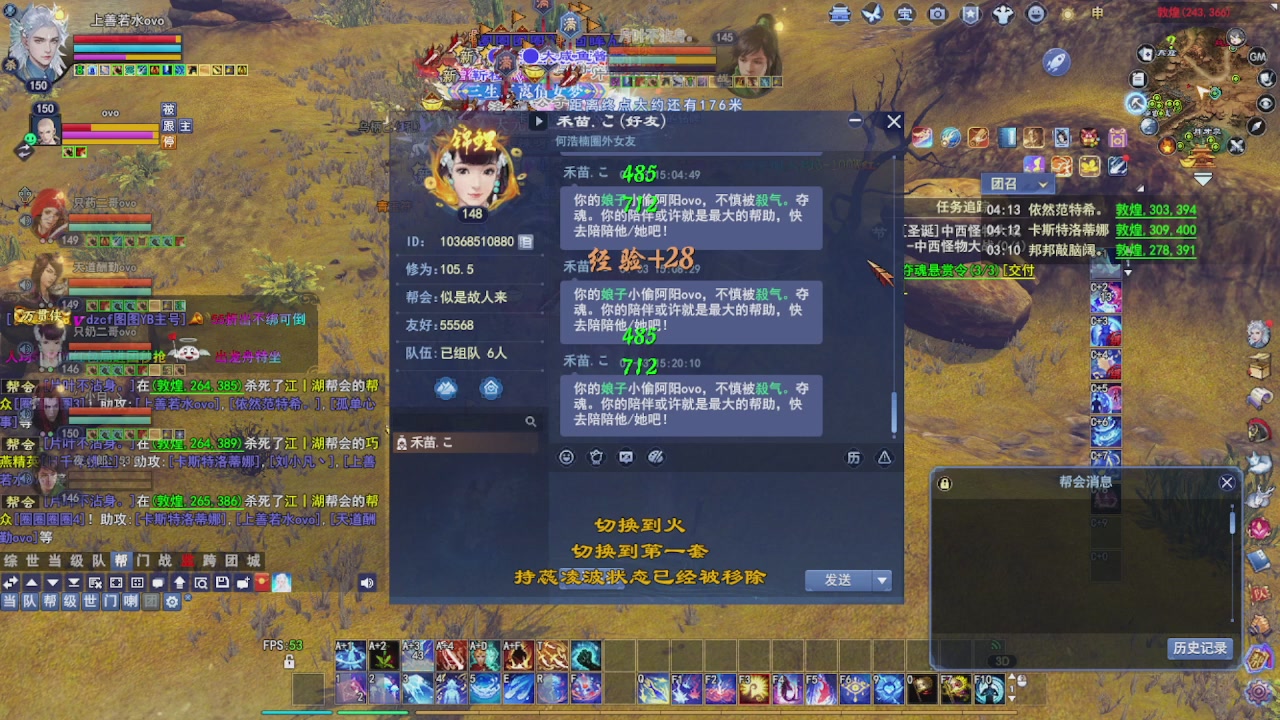Click the report warning triangle icon in the chat window
Screen dimensions: 1280x720
coord(884,456)
